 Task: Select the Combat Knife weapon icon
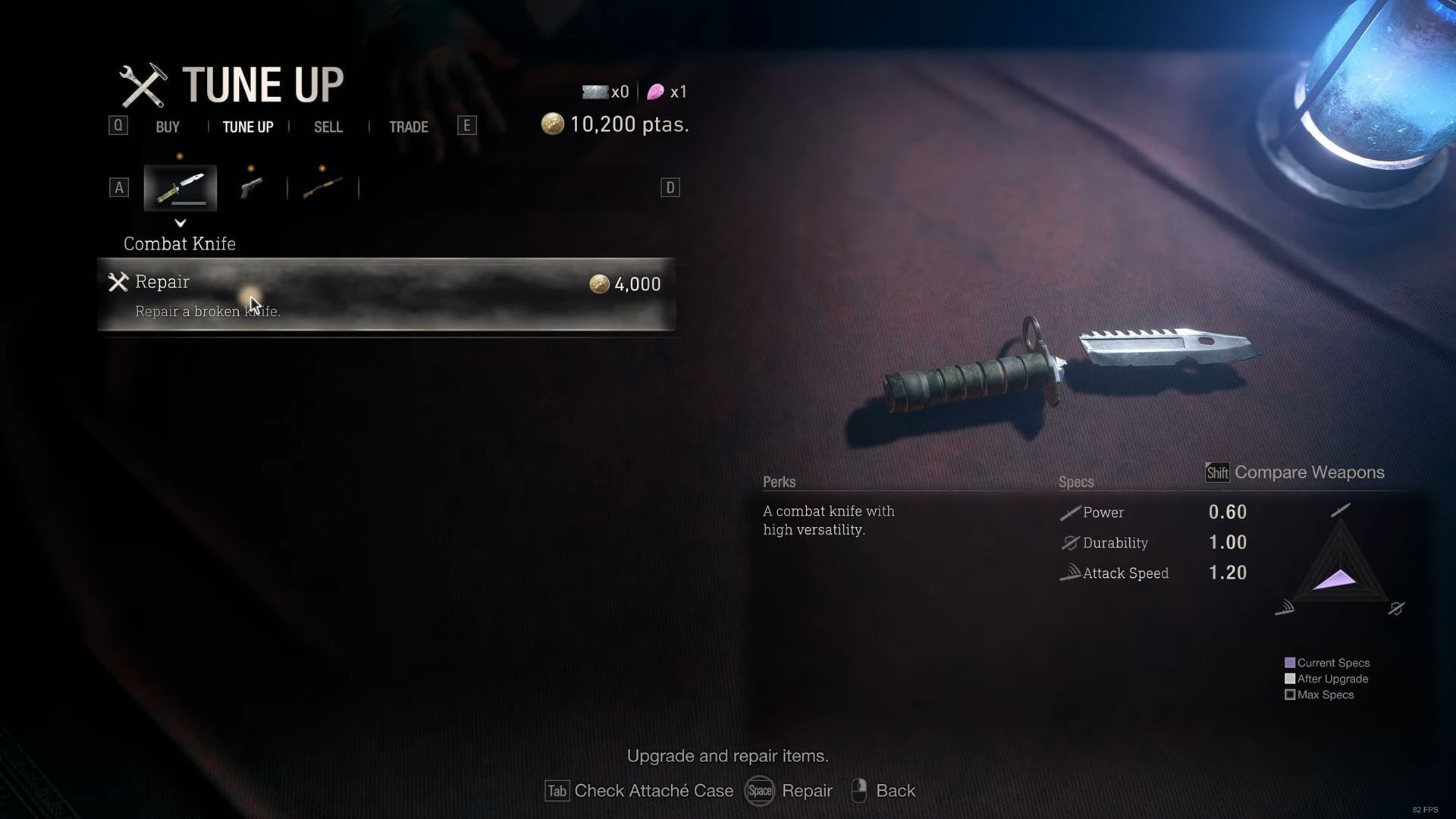(x=180, y=187)
